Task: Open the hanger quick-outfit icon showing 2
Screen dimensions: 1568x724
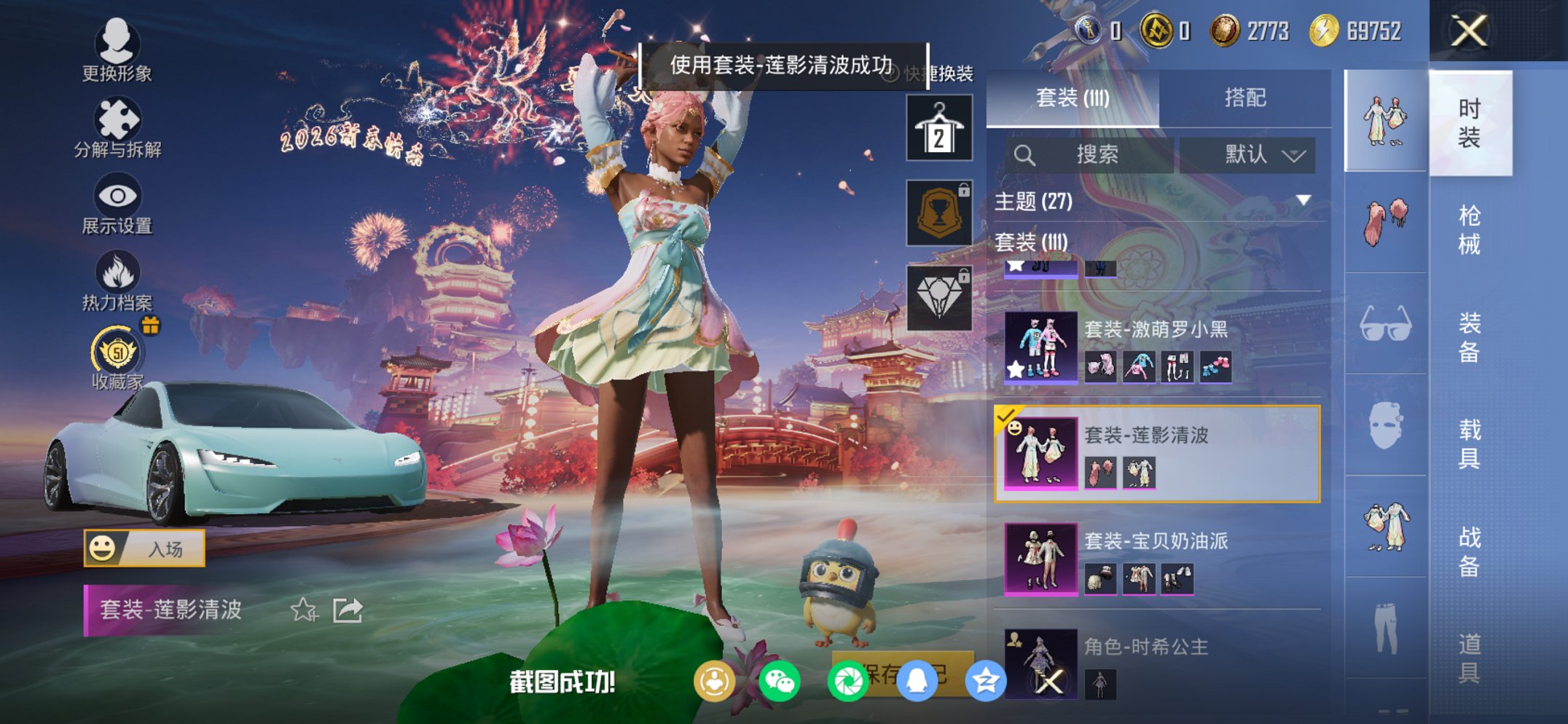Action: tap(938, 127)
